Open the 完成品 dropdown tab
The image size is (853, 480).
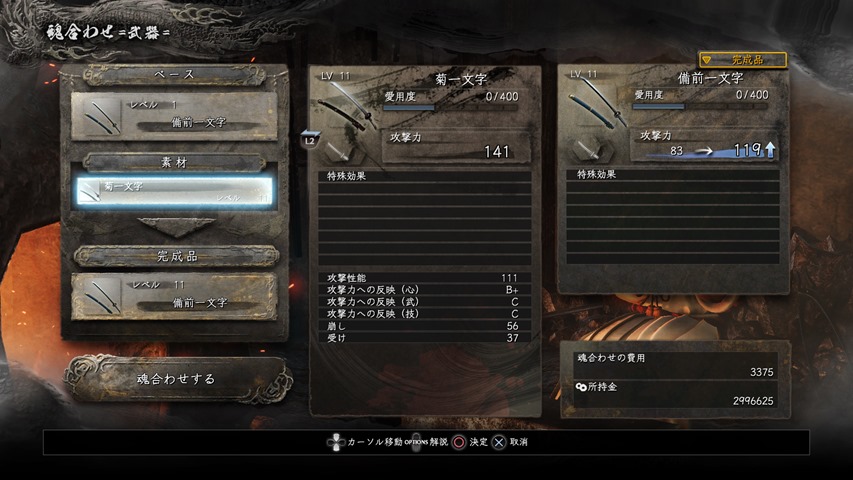[x=743, y=60]
